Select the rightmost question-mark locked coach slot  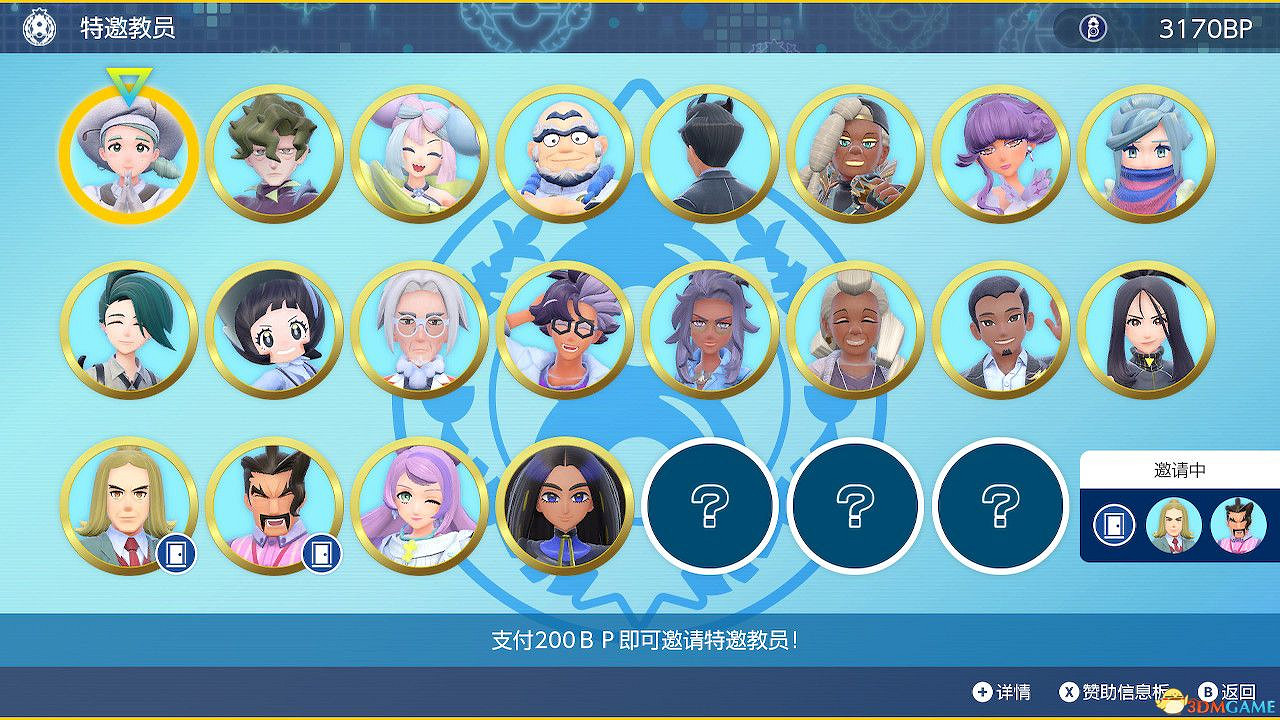pyautogui.click(x=1000, y=508)
